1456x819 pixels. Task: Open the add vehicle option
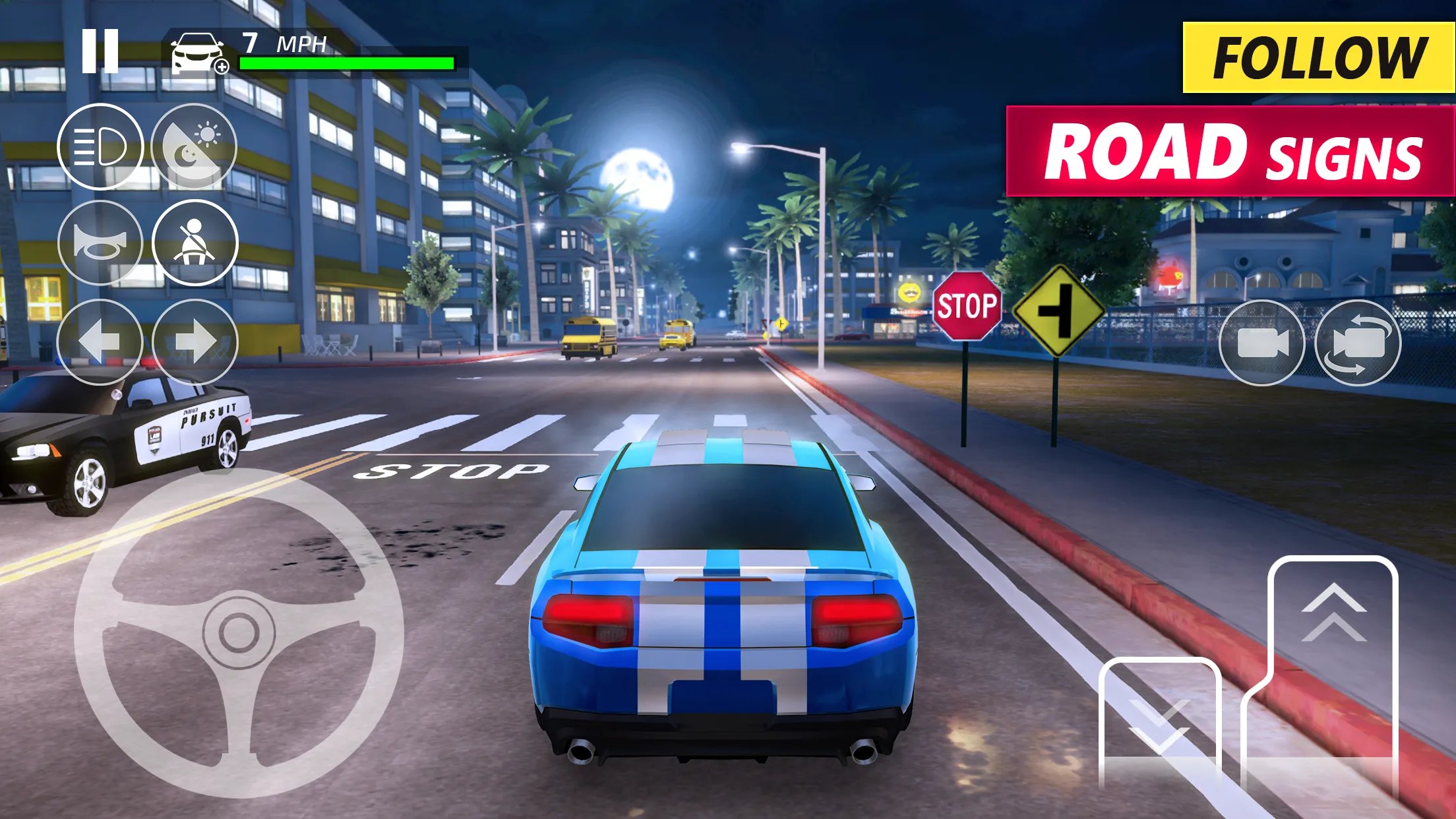click(x=196, y=53)
